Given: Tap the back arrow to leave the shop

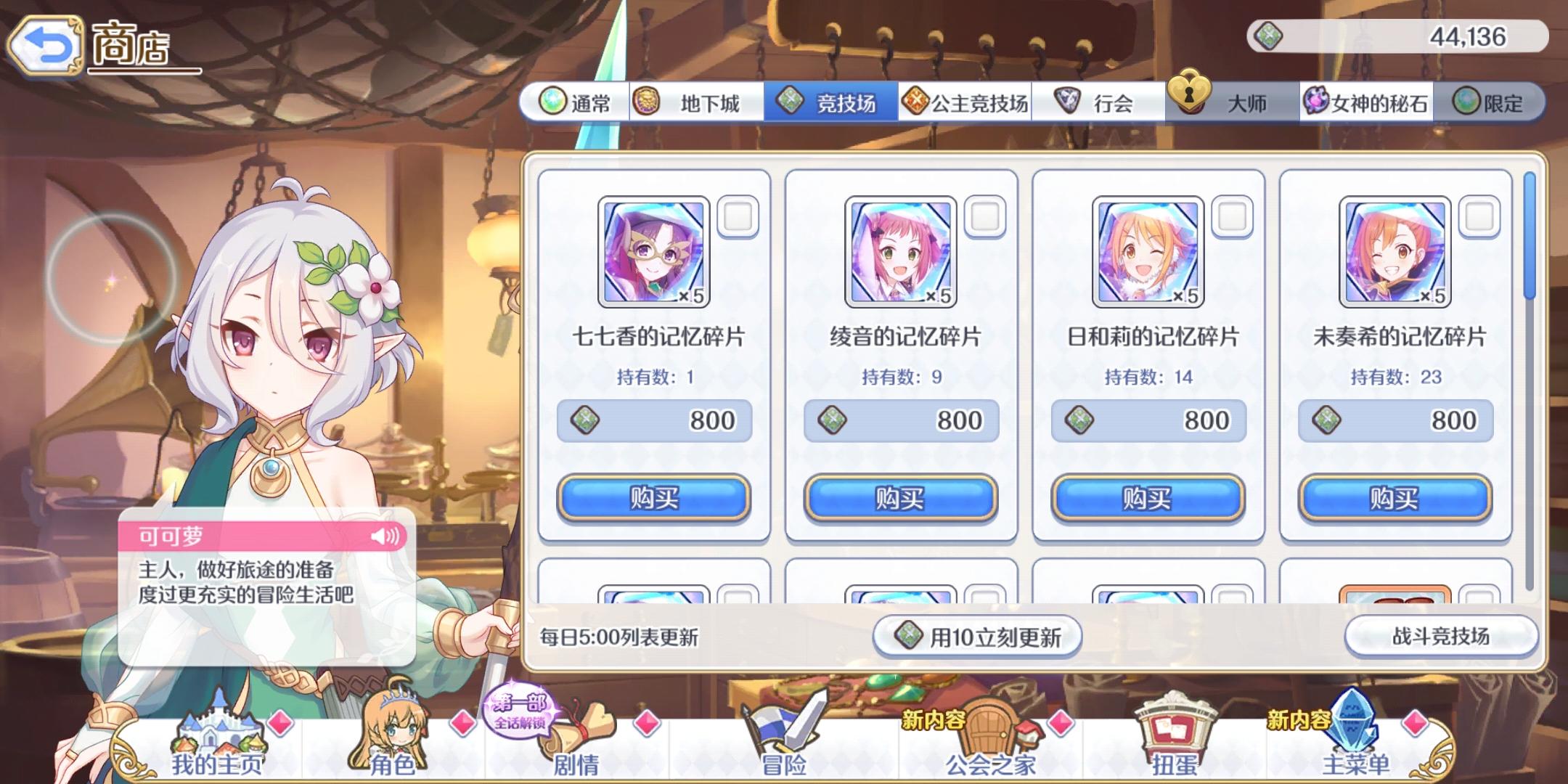Looking at the screenshot, I should [x=45, y=44].
